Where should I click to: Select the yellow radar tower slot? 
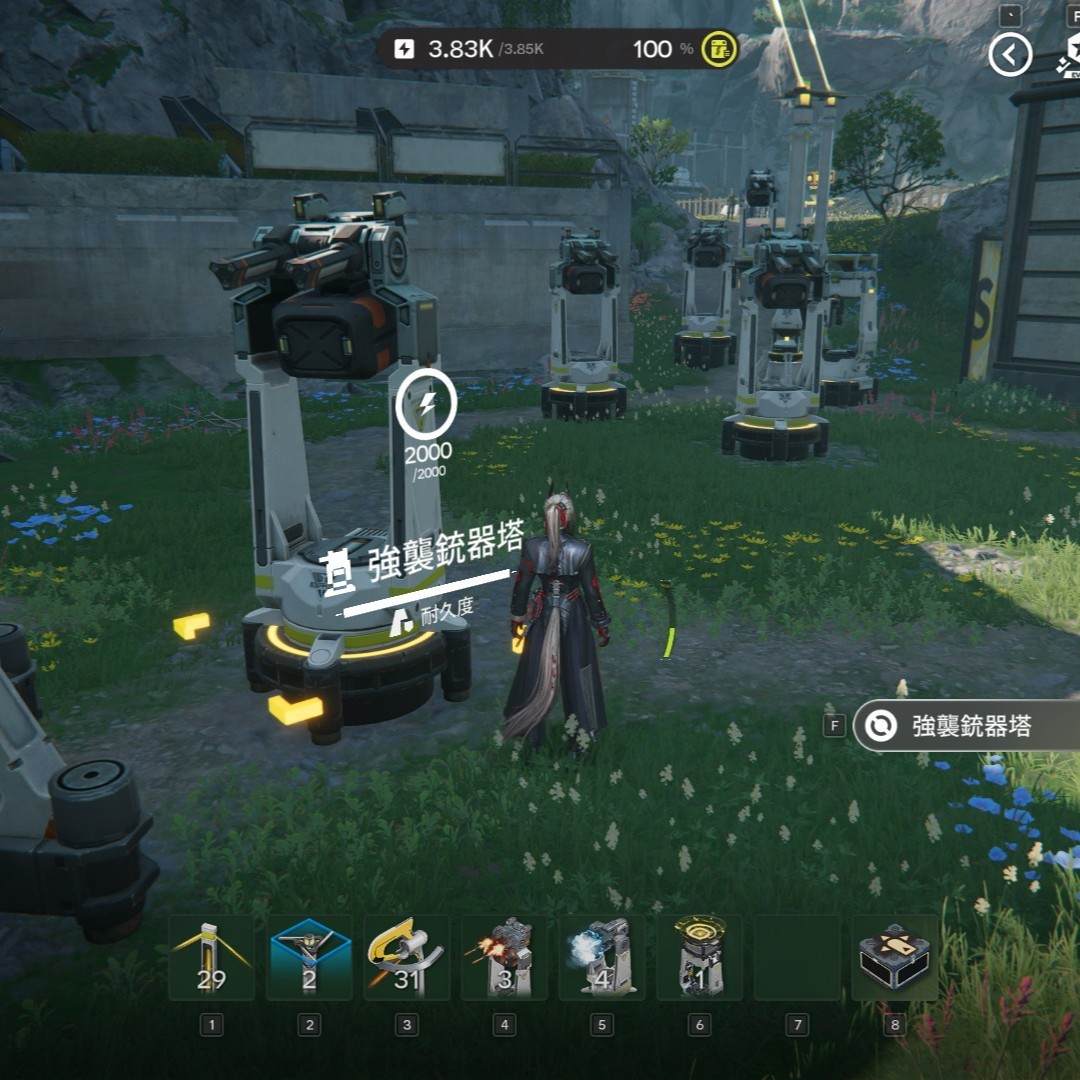tap(699, 958)
